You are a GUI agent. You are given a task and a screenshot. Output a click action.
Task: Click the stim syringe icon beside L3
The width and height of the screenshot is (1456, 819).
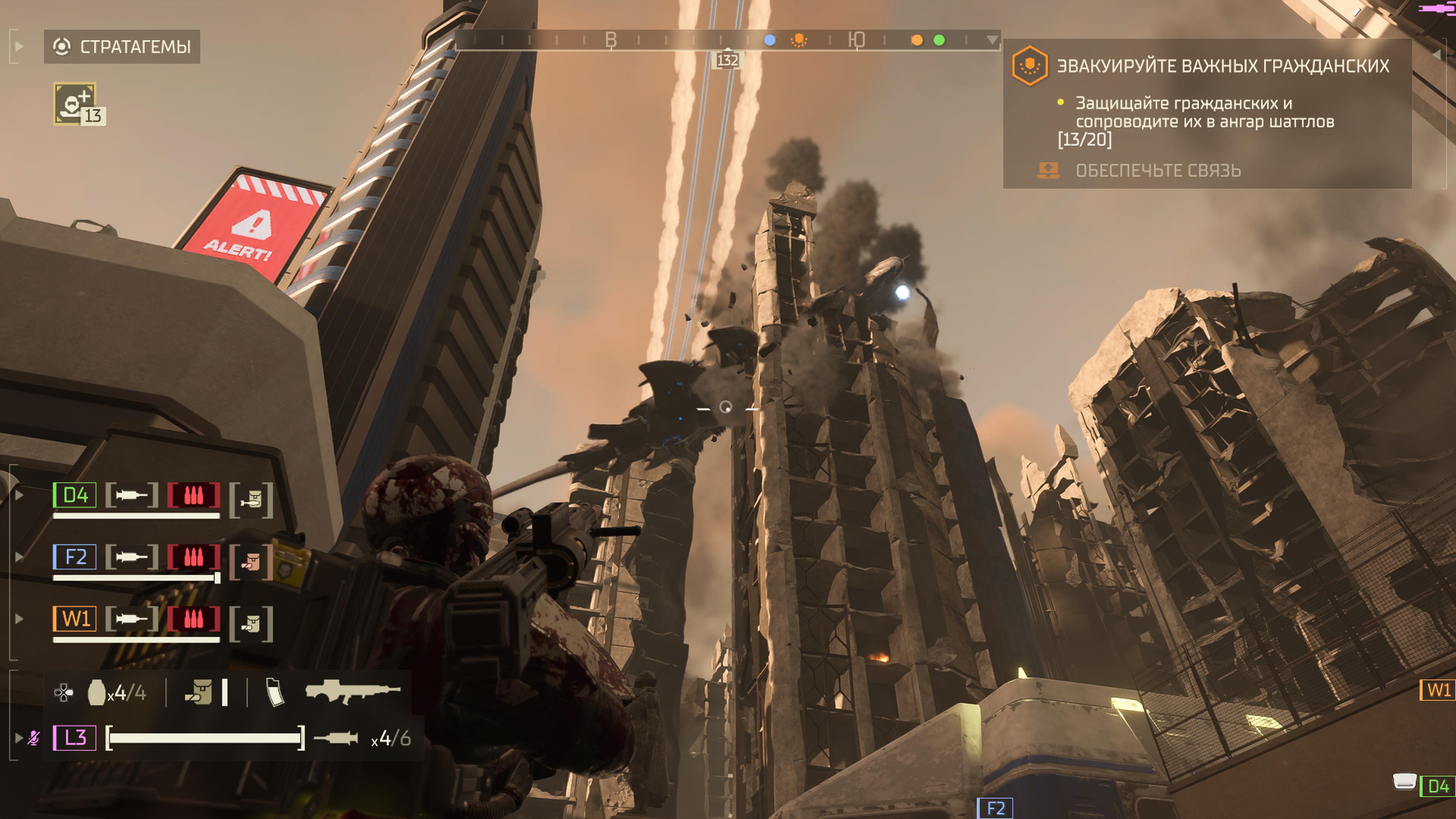pos(336,737)
